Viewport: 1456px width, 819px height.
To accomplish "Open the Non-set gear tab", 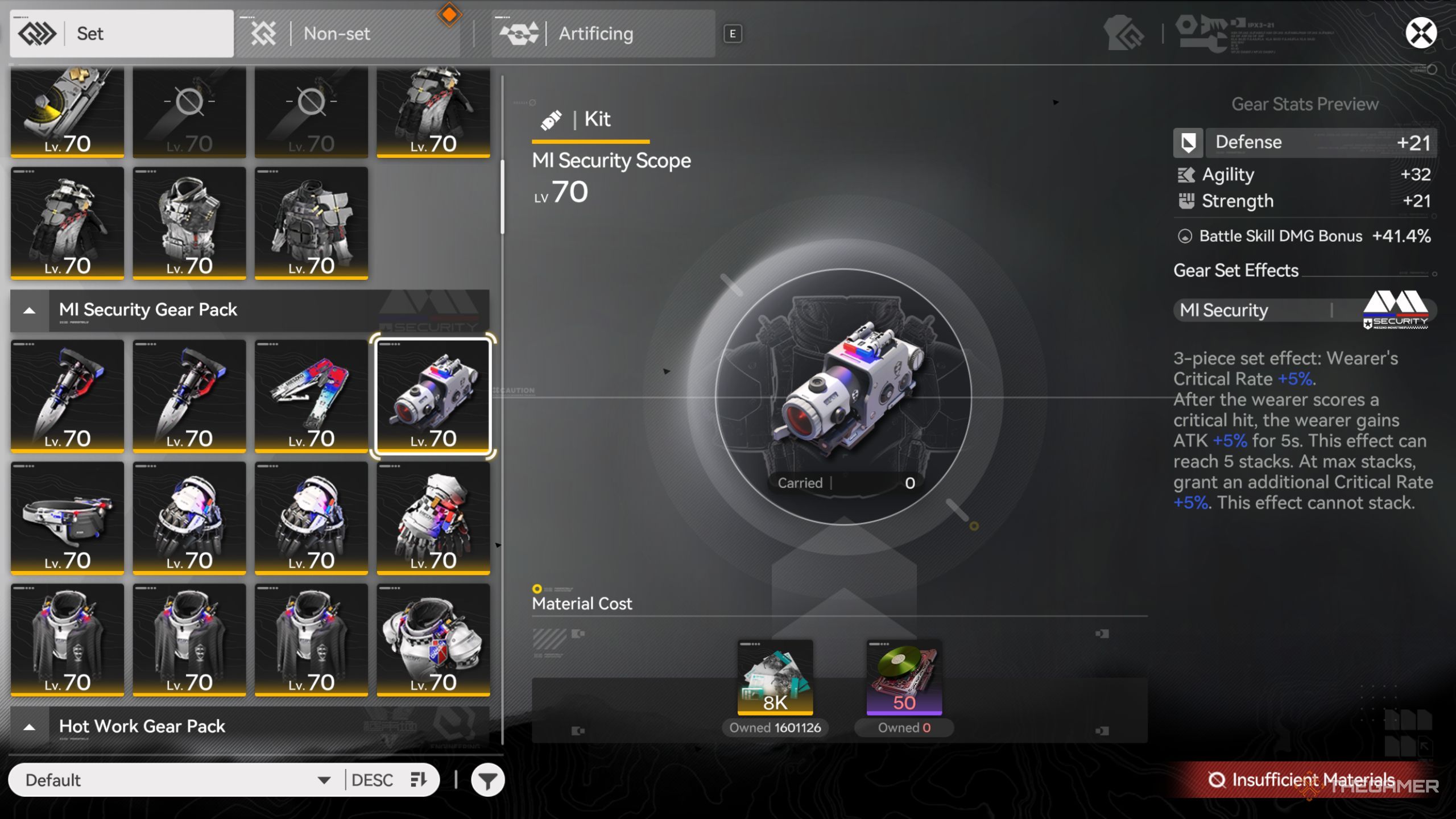I will pyautogui.click(x=347, y=34).
